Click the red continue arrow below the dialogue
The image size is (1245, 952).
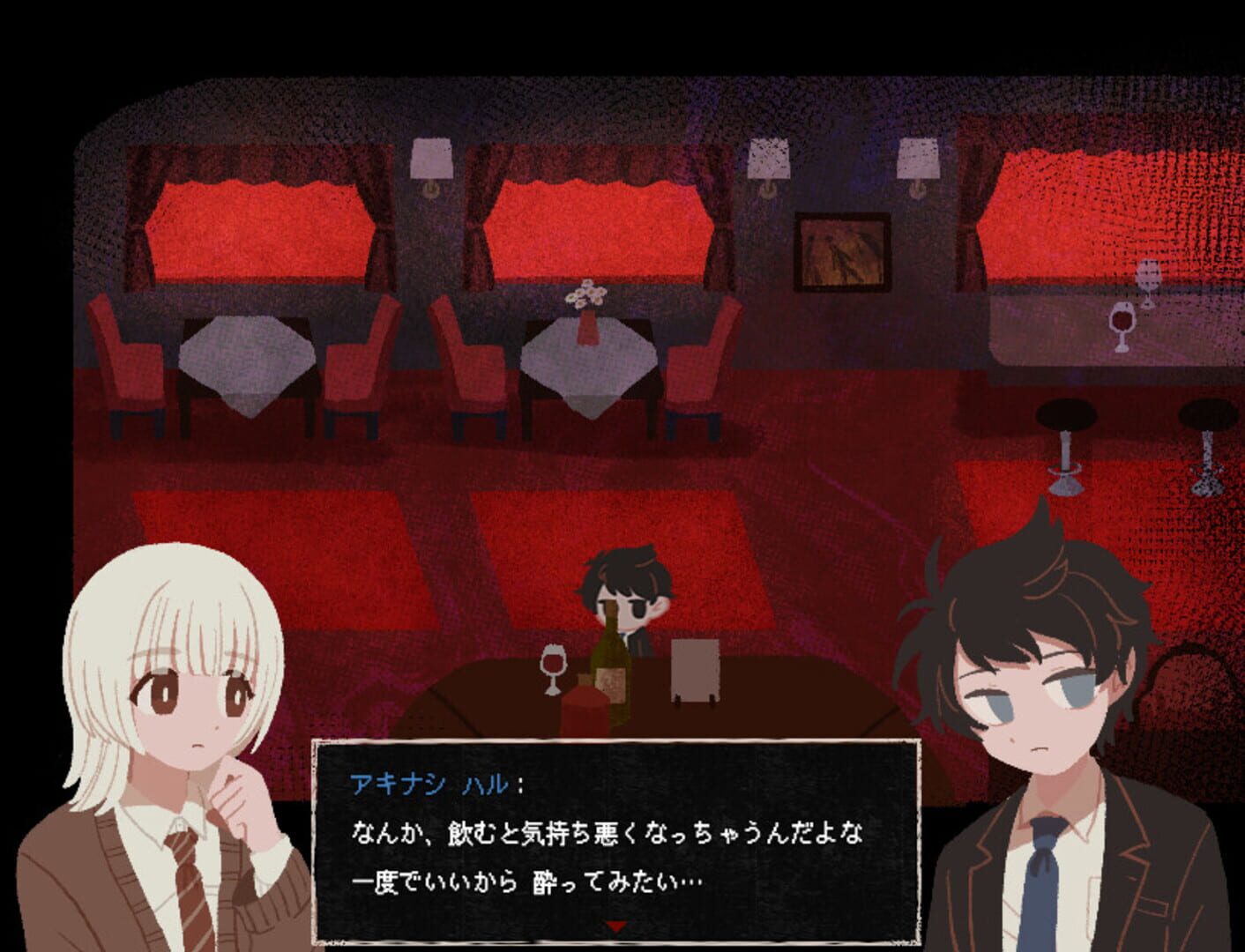tap(617, 926)
